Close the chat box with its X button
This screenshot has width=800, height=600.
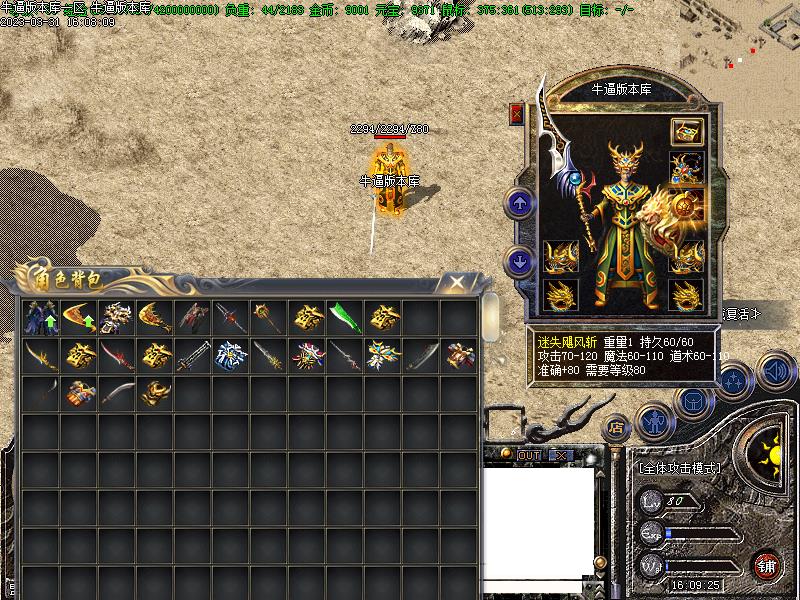point(561,455)
